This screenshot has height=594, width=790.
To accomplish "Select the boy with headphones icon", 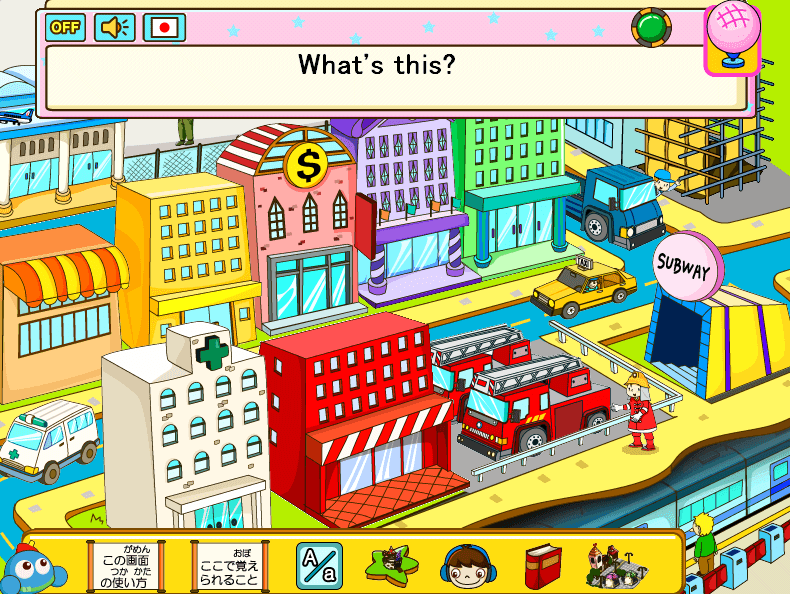I will pyautogui.click(x=464, y=566).
